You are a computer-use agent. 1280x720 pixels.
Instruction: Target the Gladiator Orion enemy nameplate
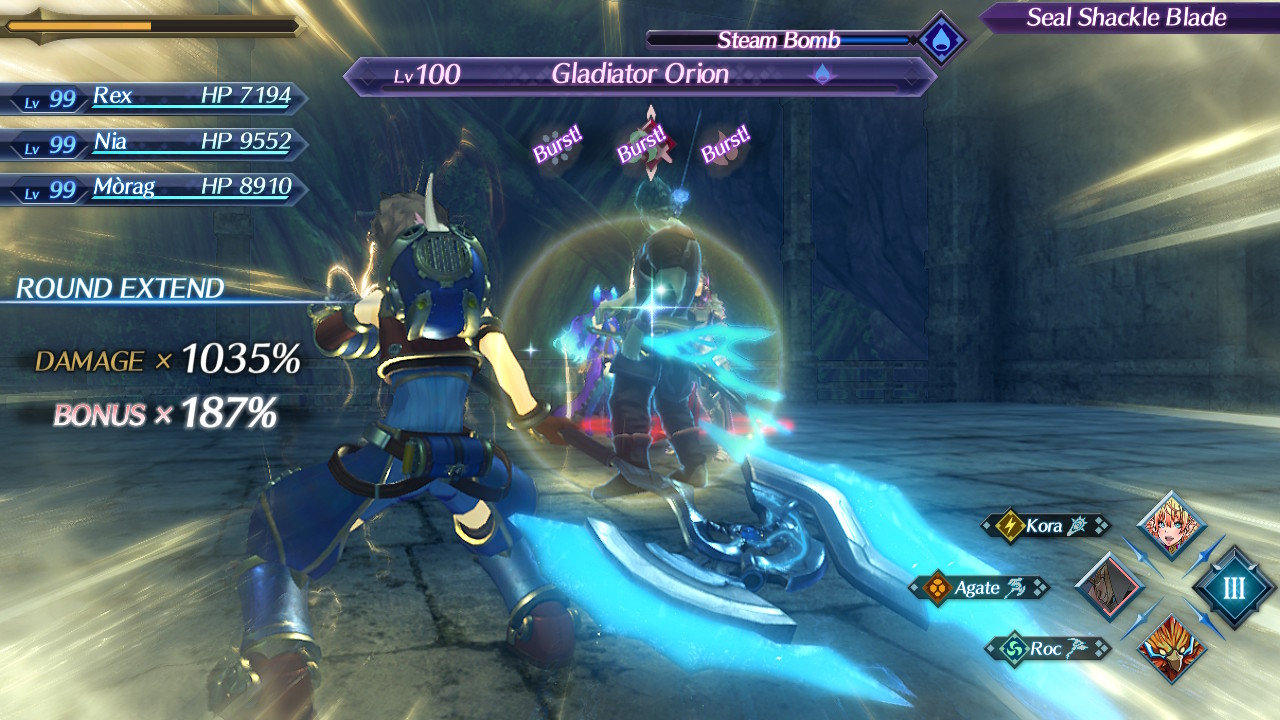click(640, 75)
